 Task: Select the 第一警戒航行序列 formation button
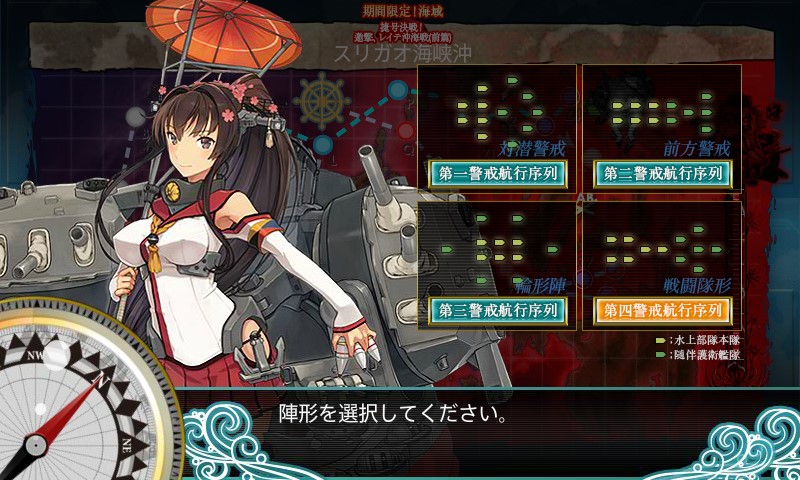point(498,173)
